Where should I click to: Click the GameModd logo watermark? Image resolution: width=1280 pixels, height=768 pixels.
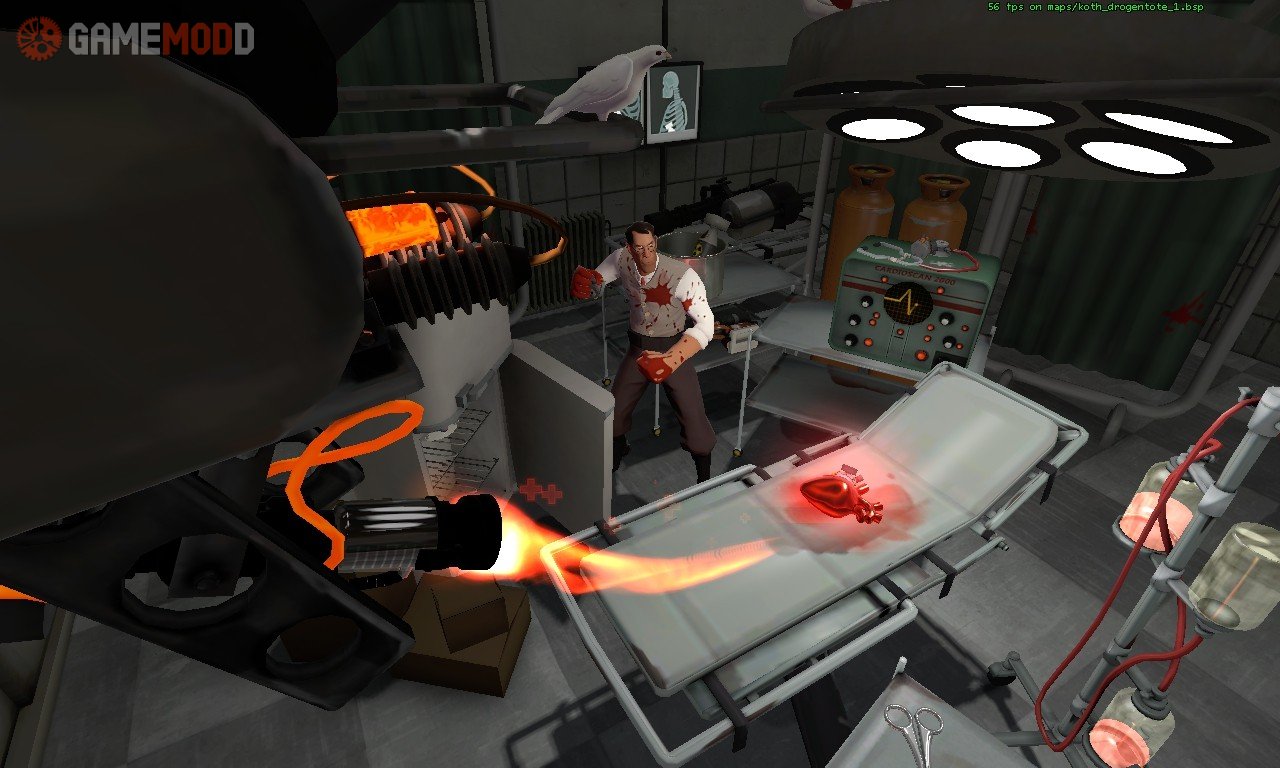coord(134,38)
